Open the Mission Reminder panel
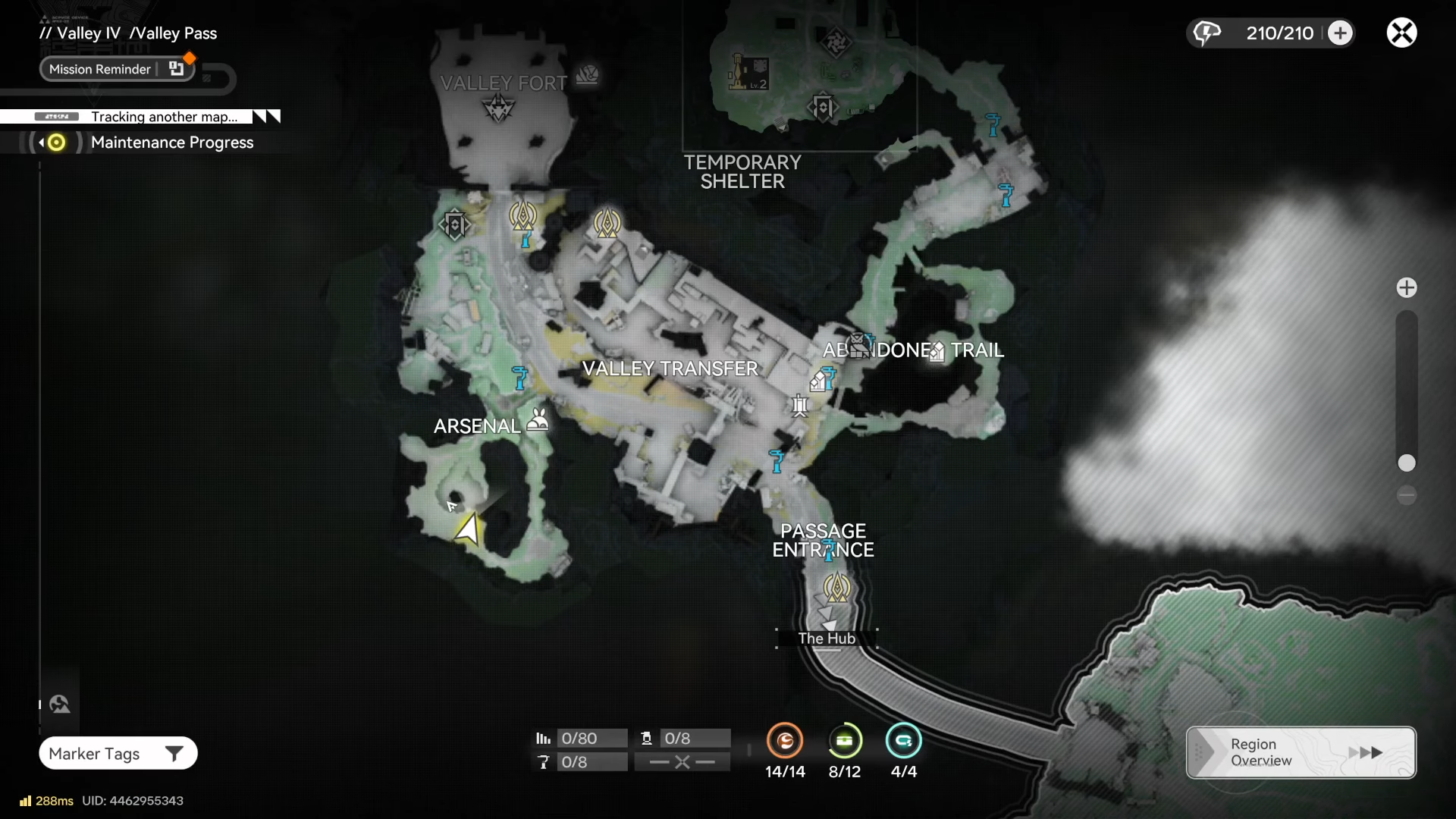The width and height of the screenshot is (1456, 819). pos(117,69)
